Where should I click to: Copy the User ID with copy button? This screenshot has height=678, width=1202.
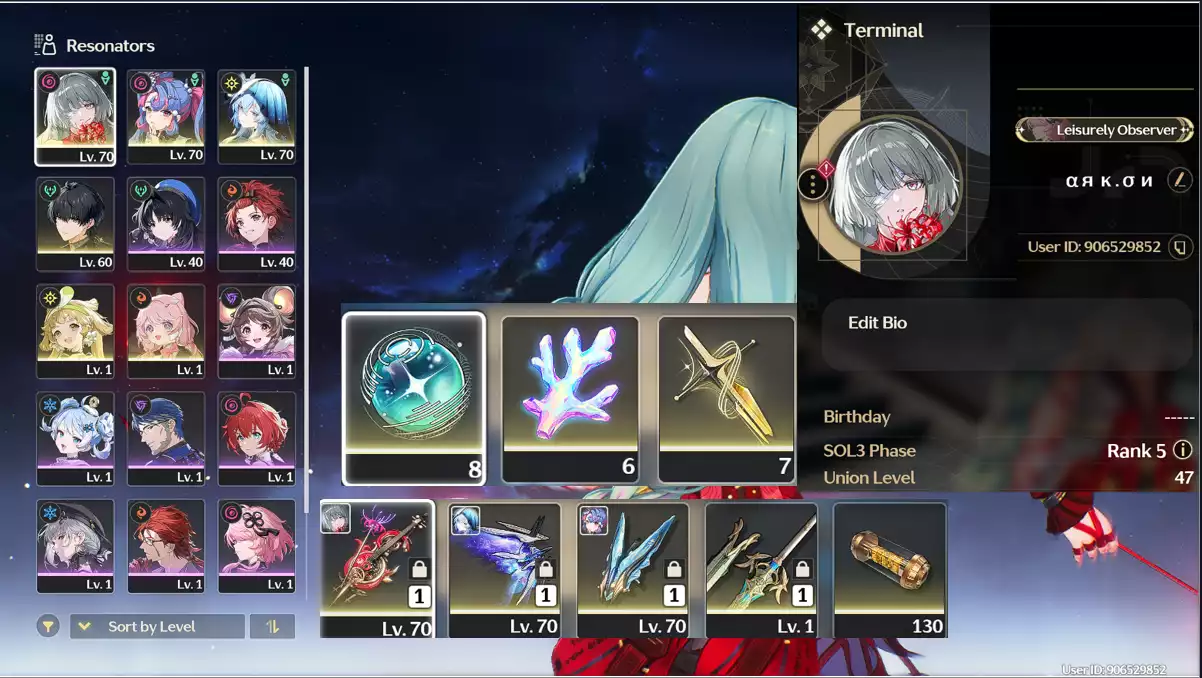(1181, 246)
